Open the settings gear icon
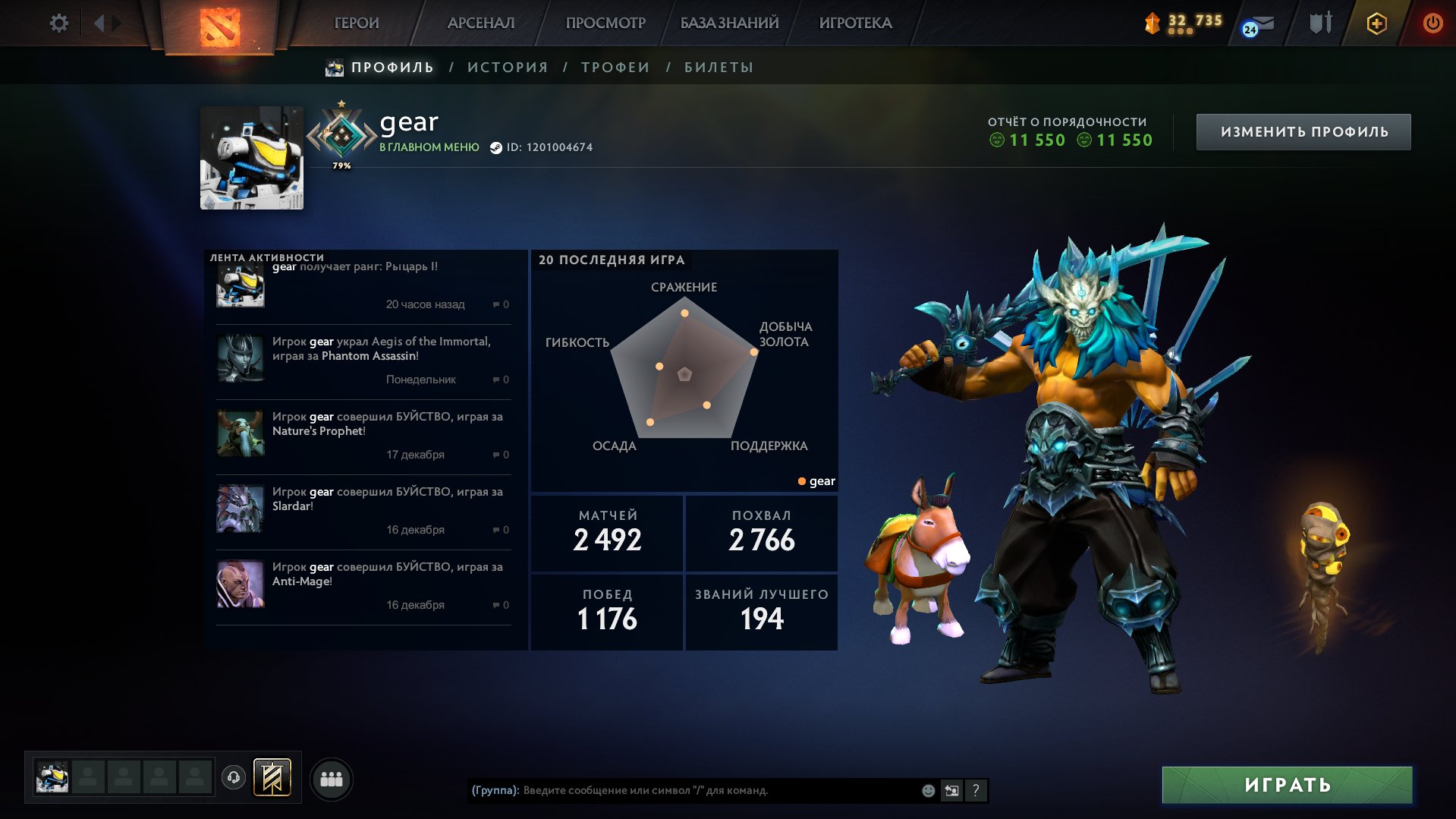Screen dimensions: 1456x819 coord(58,23)
